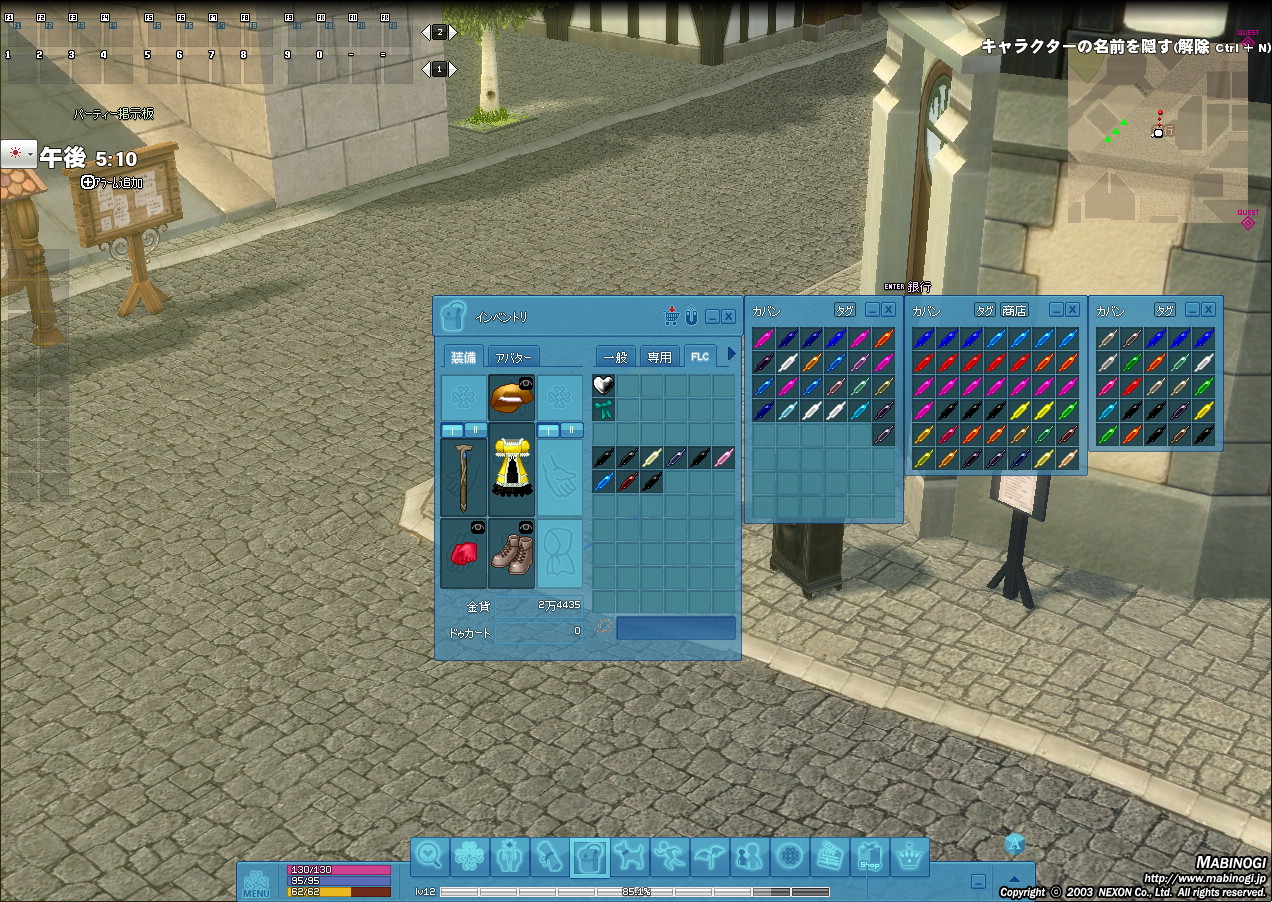
Task: Click the pet dog toolbar icon
Action: tap(630, 857)
